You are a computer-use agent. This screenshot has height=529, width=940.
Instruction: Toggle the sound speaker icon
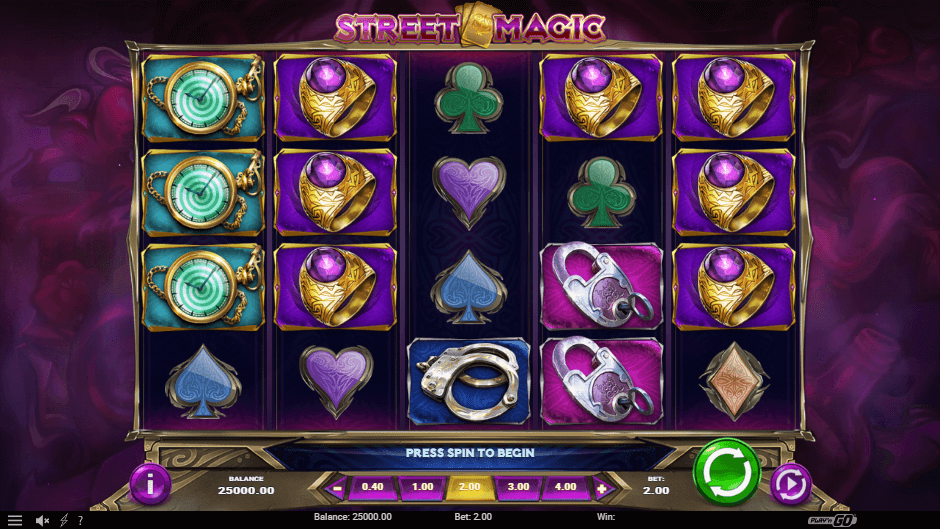[43, 520]
